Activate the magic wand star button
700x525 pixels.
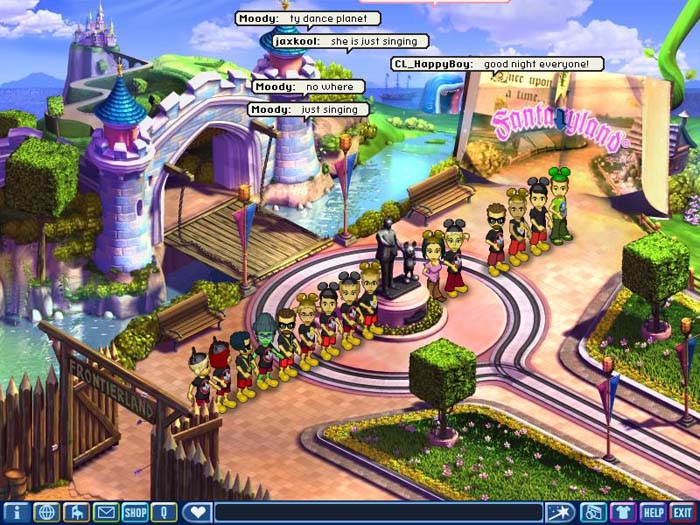[562, 512]
